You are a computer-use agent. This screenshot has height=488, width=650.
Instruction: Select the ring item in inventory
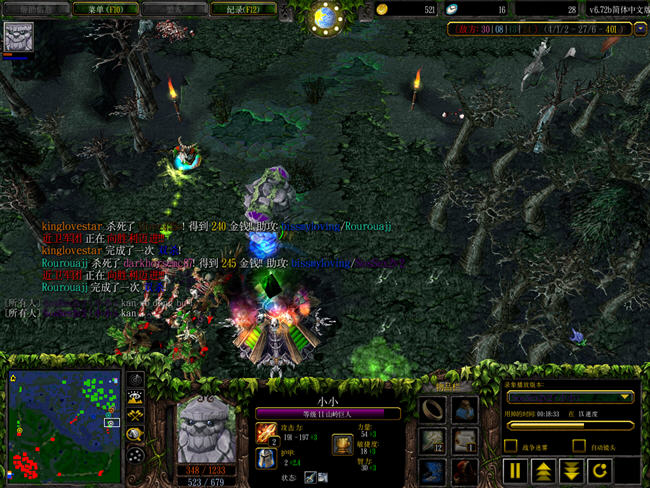(432, 408)
